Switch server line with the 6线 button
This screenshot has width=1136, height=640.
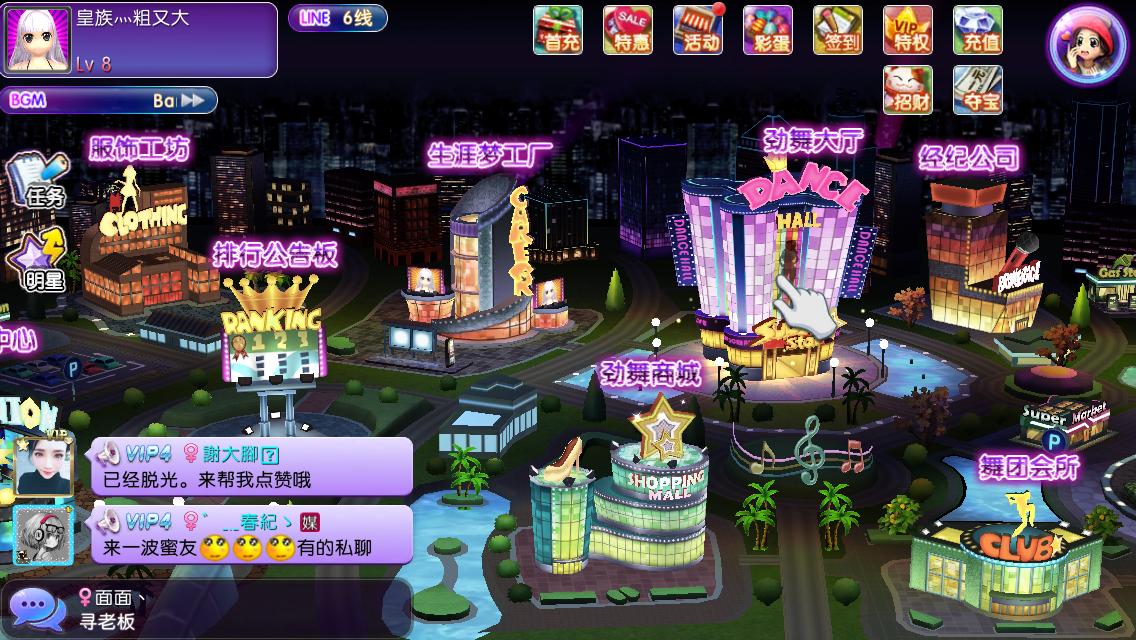338,18
